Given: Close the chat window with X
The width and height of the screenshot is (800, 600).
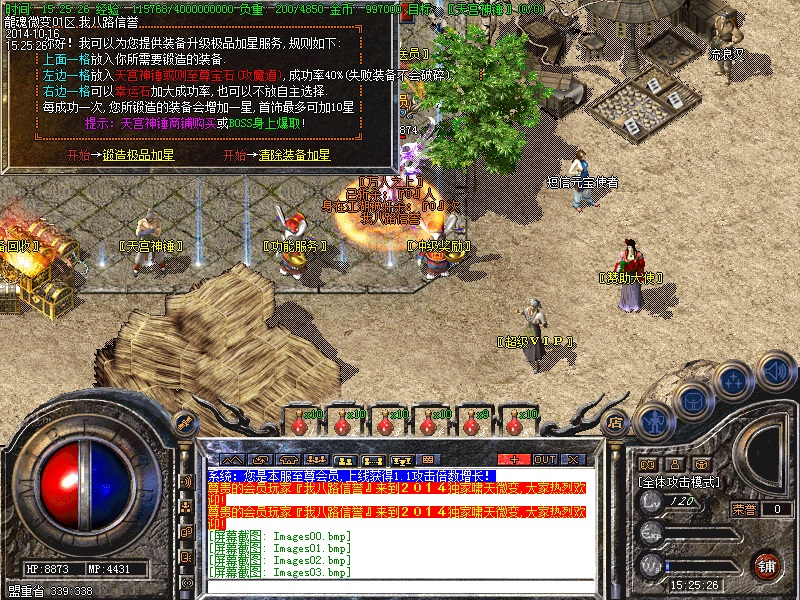Looking at the screenshot, I should click(573, 459).
